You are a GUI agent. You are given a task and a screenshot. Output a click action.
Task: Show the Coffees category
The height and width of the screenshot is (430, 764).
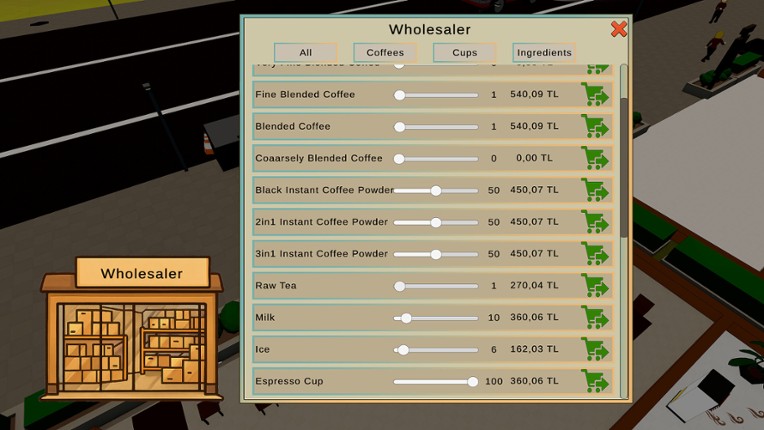(385, 52)
